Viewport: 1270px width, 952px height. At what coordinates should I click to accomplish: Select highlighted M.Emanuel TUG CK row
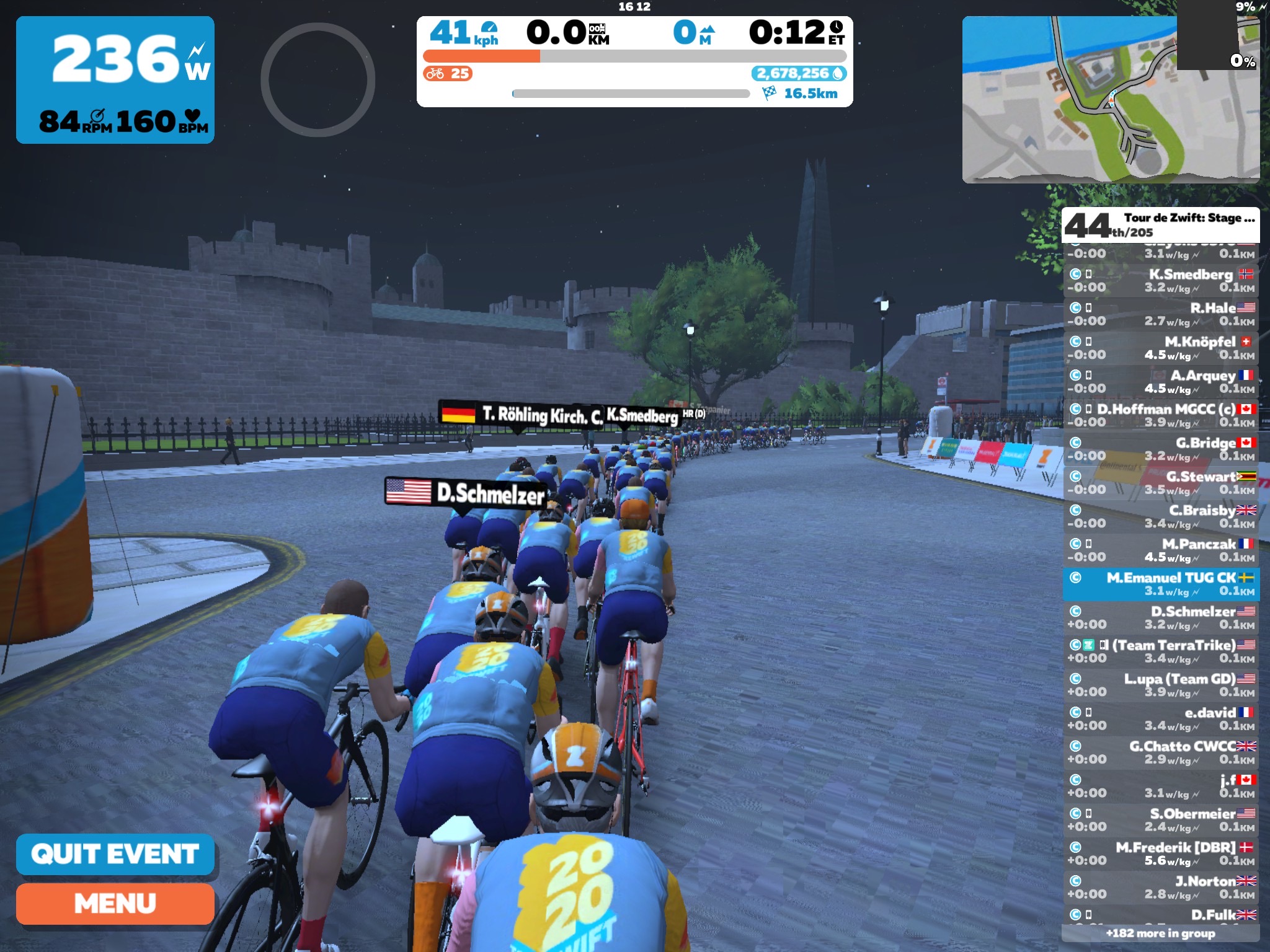pyautogui.click(x=1161, y=584)
